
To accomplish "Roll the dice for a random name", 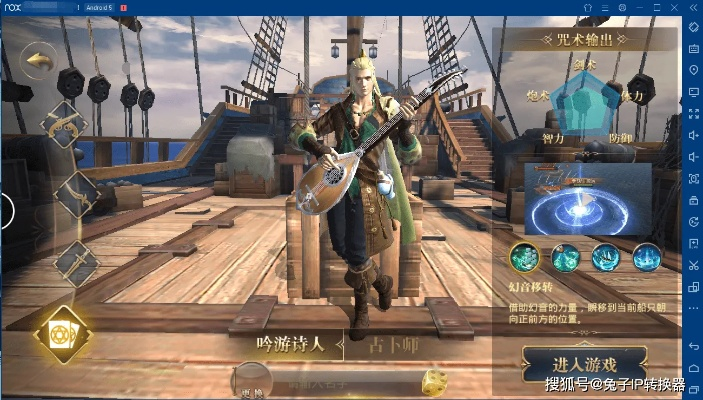I will tap(433, 382).
